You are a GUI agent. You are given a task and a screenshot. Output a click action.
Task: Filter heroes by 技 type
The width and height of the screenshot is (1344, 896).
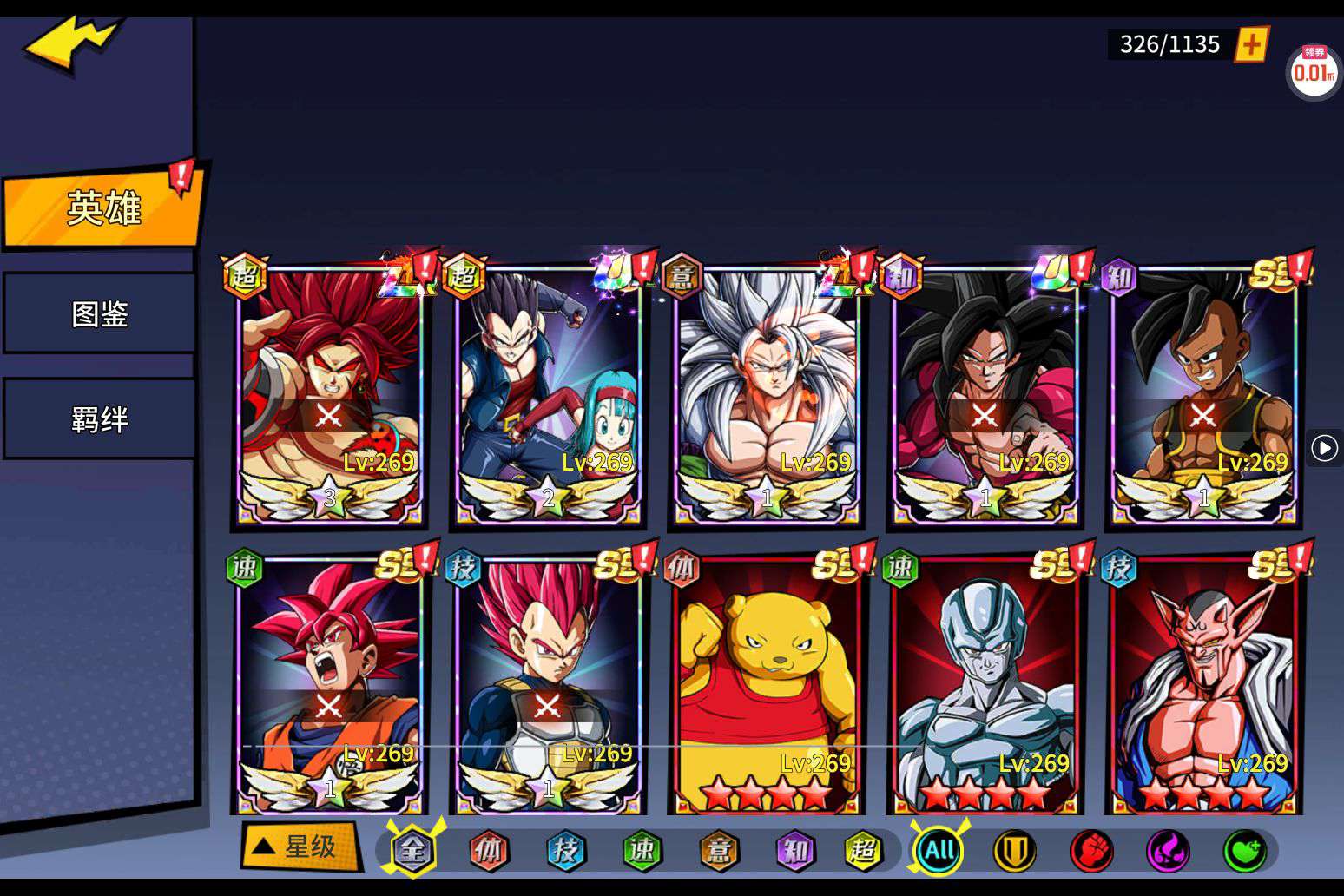coord(565,851)
